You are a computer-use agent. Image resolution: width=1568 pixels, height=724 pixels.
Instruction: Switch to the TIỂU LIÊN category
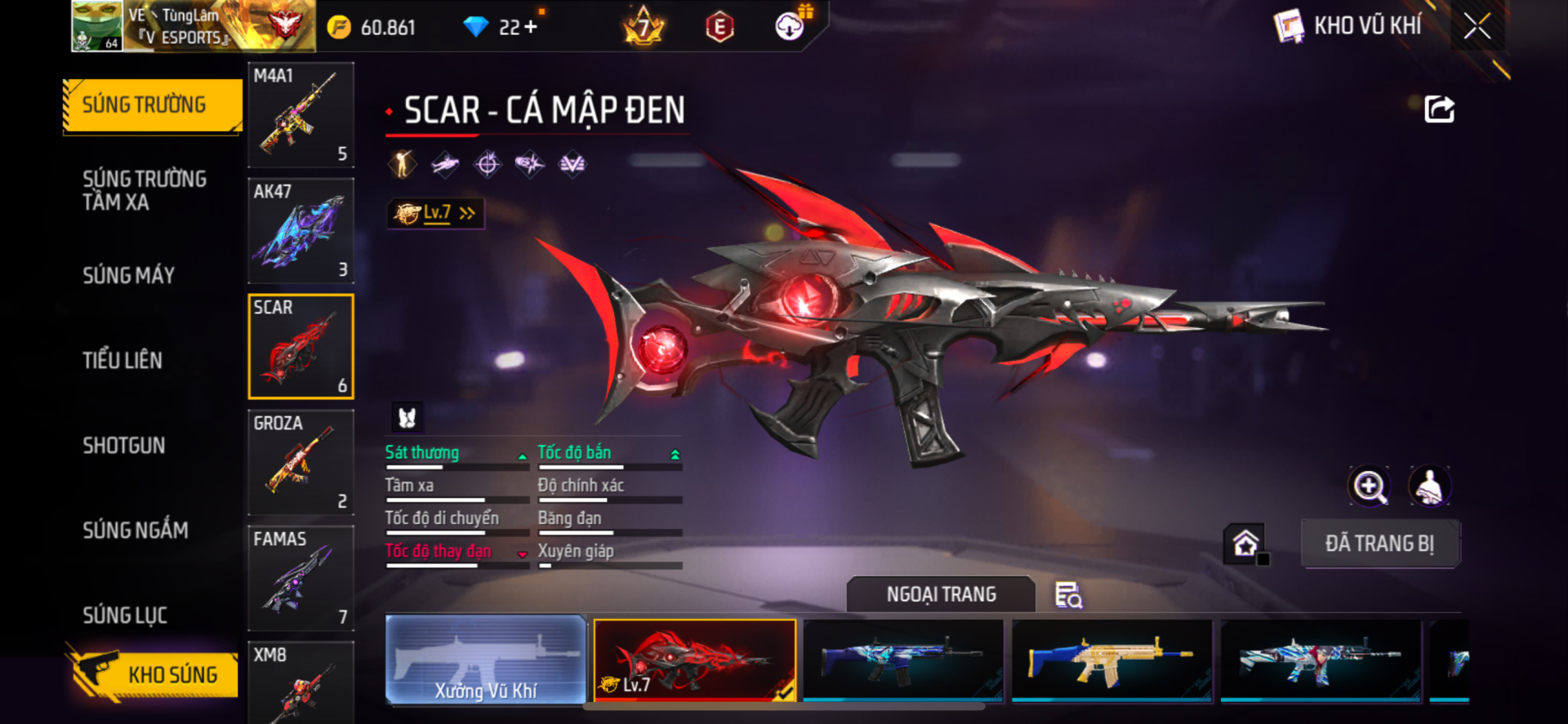point(122,360)
